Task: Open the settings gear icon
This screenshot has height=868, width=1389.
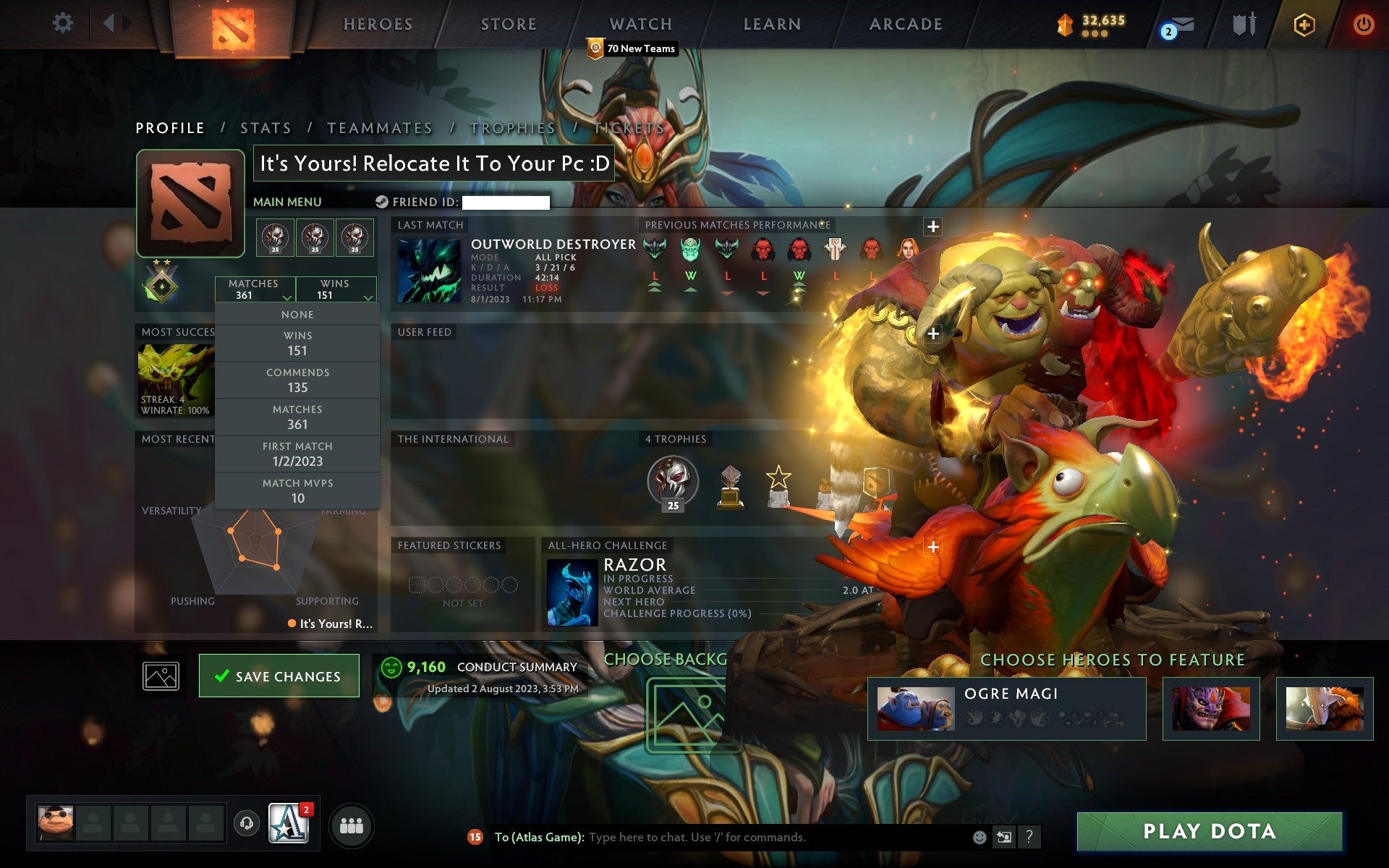Action: 64,23
